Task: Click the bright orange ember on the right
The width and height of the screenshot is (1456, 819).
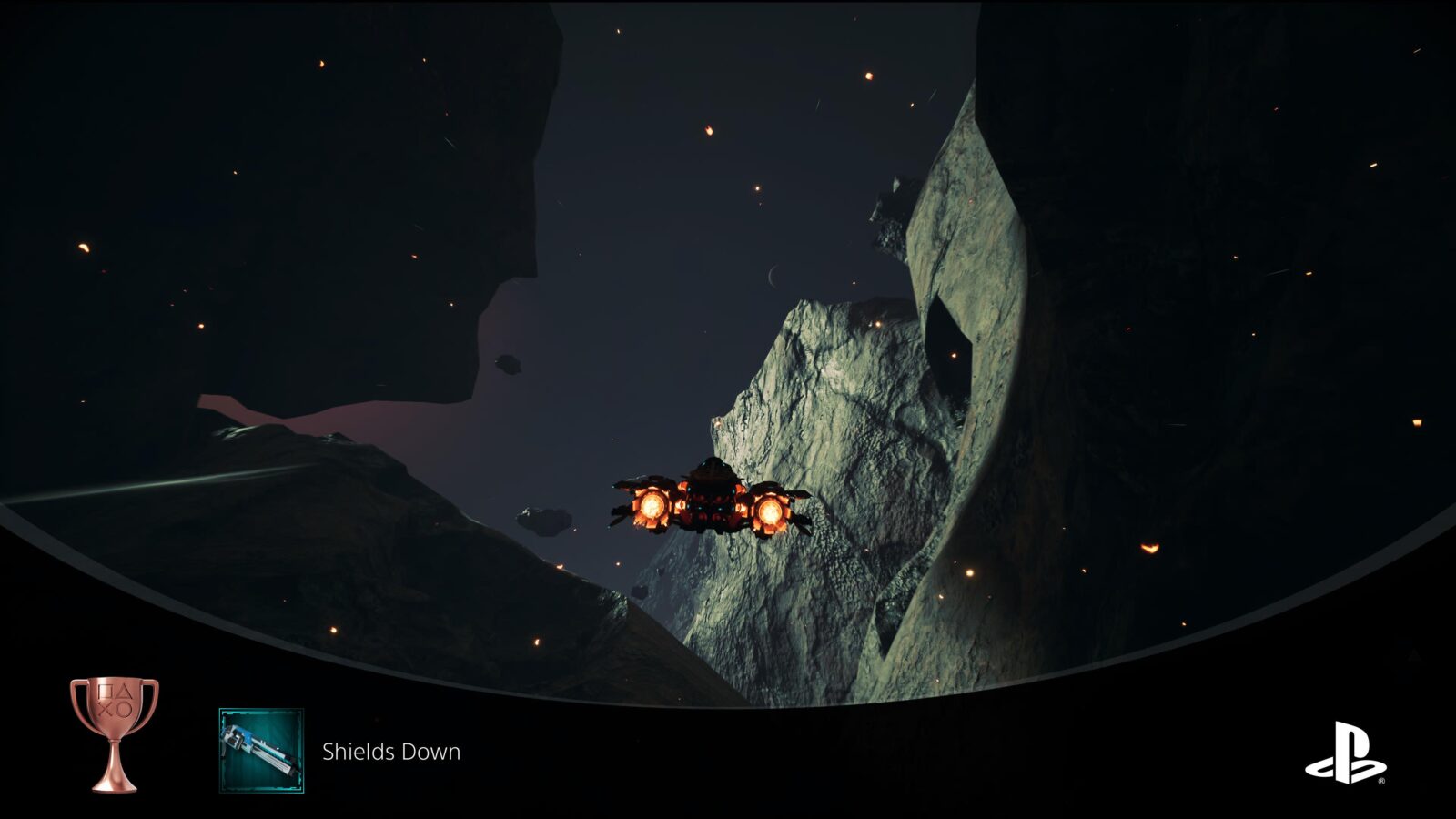Action: (x=1149, y=547)
